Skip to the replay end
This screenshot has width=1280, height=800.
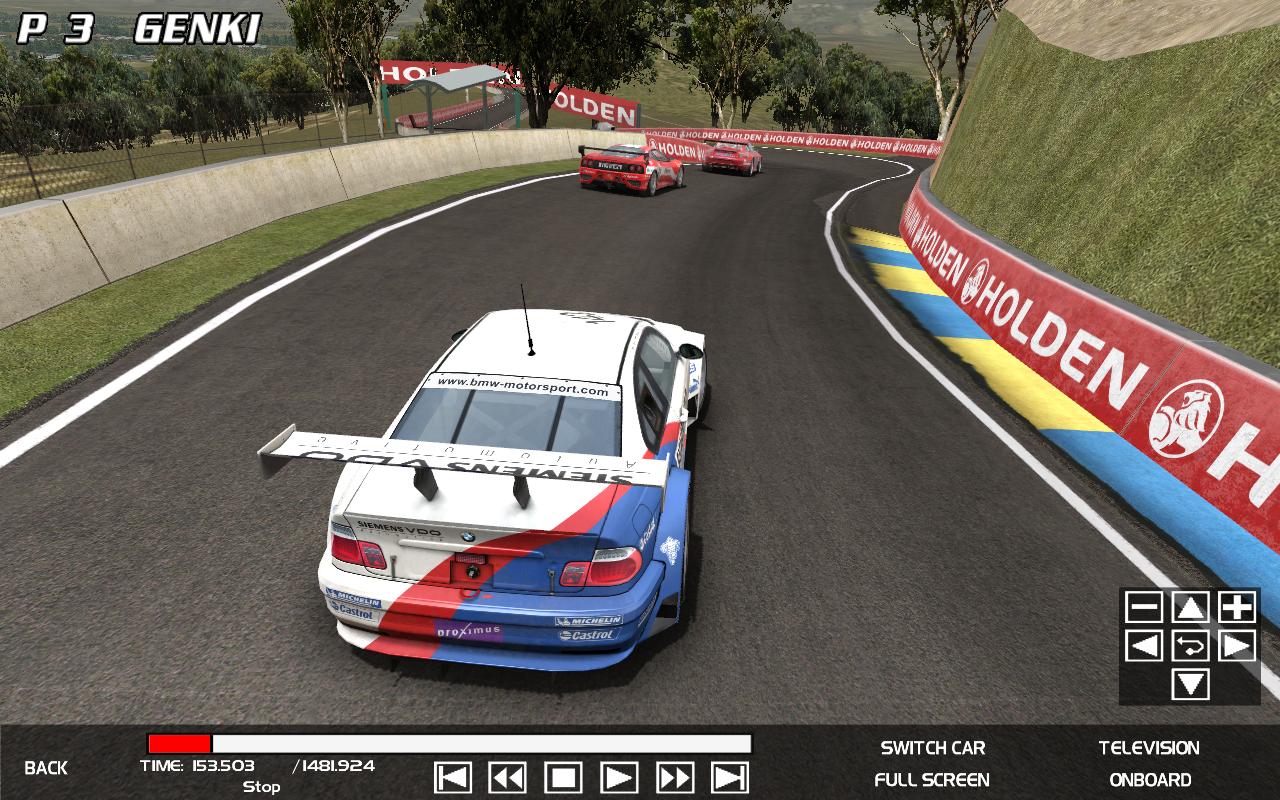click(x=730, y=777)
